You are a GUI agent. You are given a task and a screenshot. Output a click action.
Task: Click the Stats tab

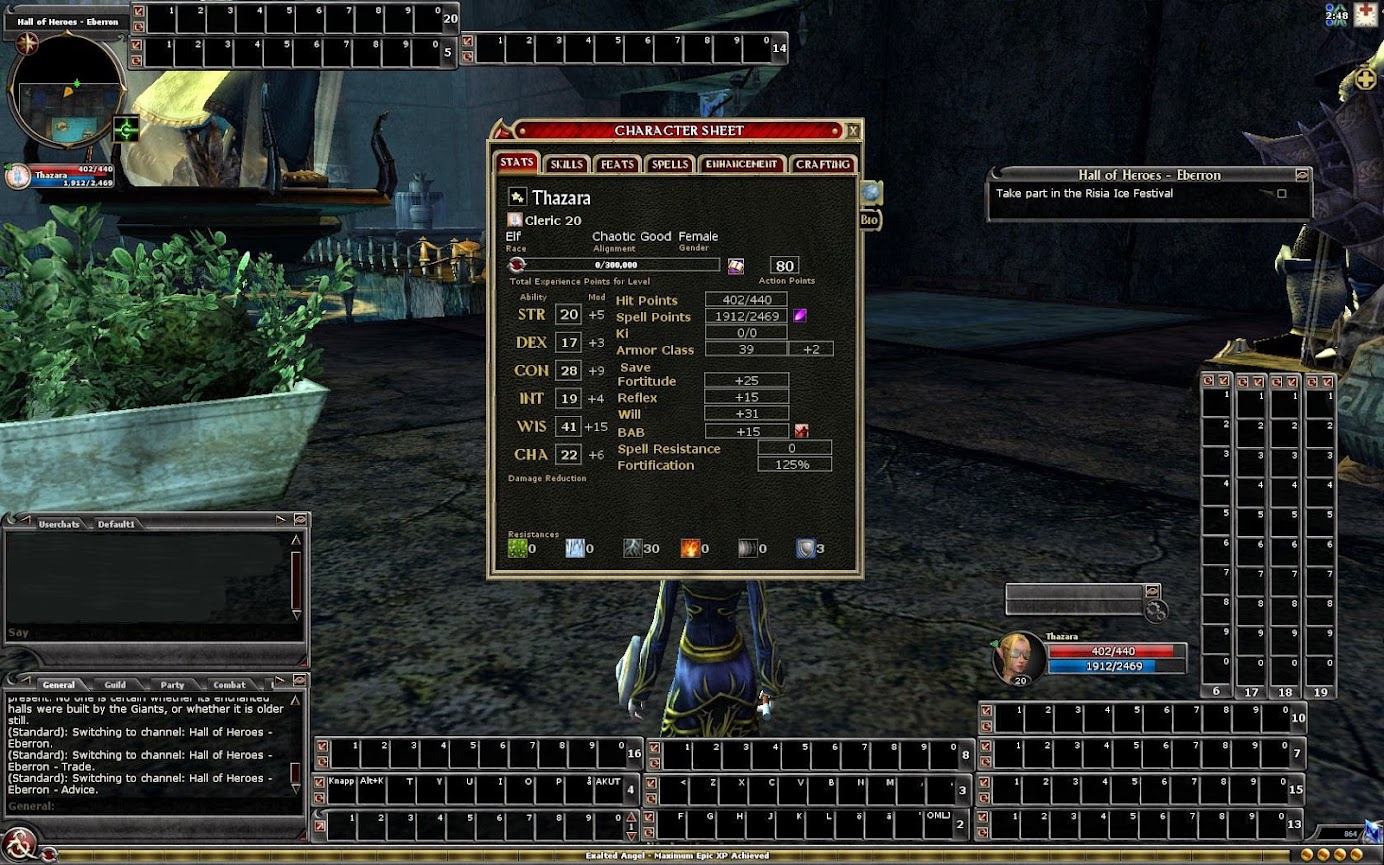(517, 162)
